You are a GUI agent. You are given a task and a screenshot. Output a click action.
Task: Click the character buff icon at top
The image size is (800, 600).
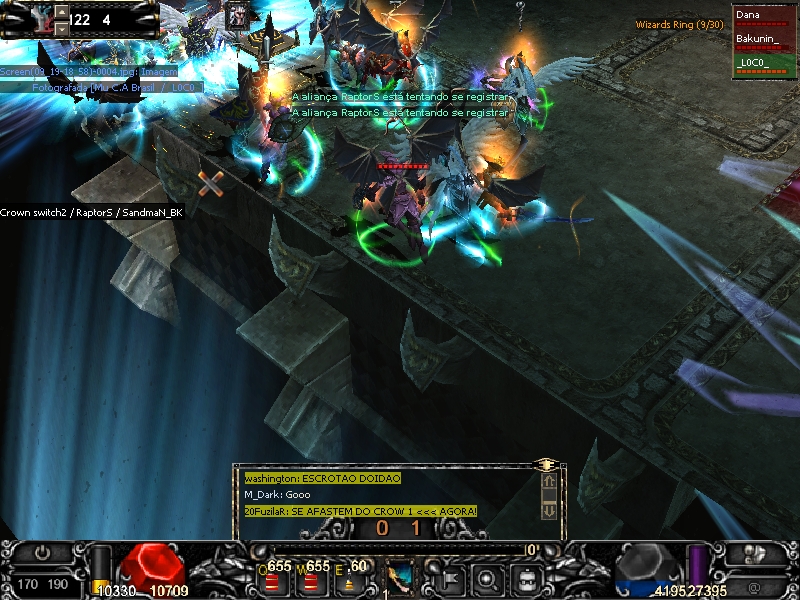(x=237, y=15)
